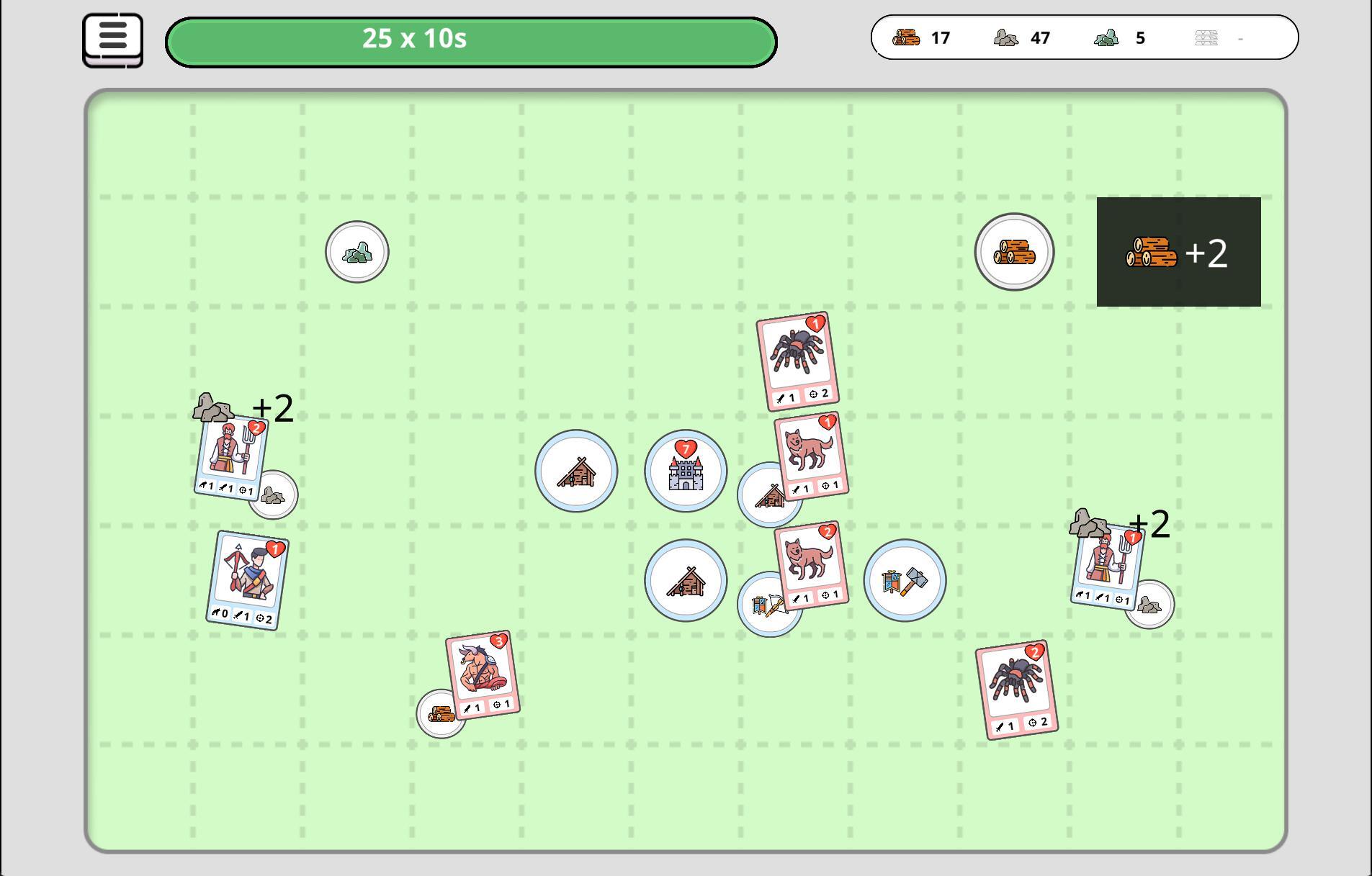Viewport: 1372px width, 876px height.
Task: Select the wood log pile token top right
Action: (x=1014, y=251)
